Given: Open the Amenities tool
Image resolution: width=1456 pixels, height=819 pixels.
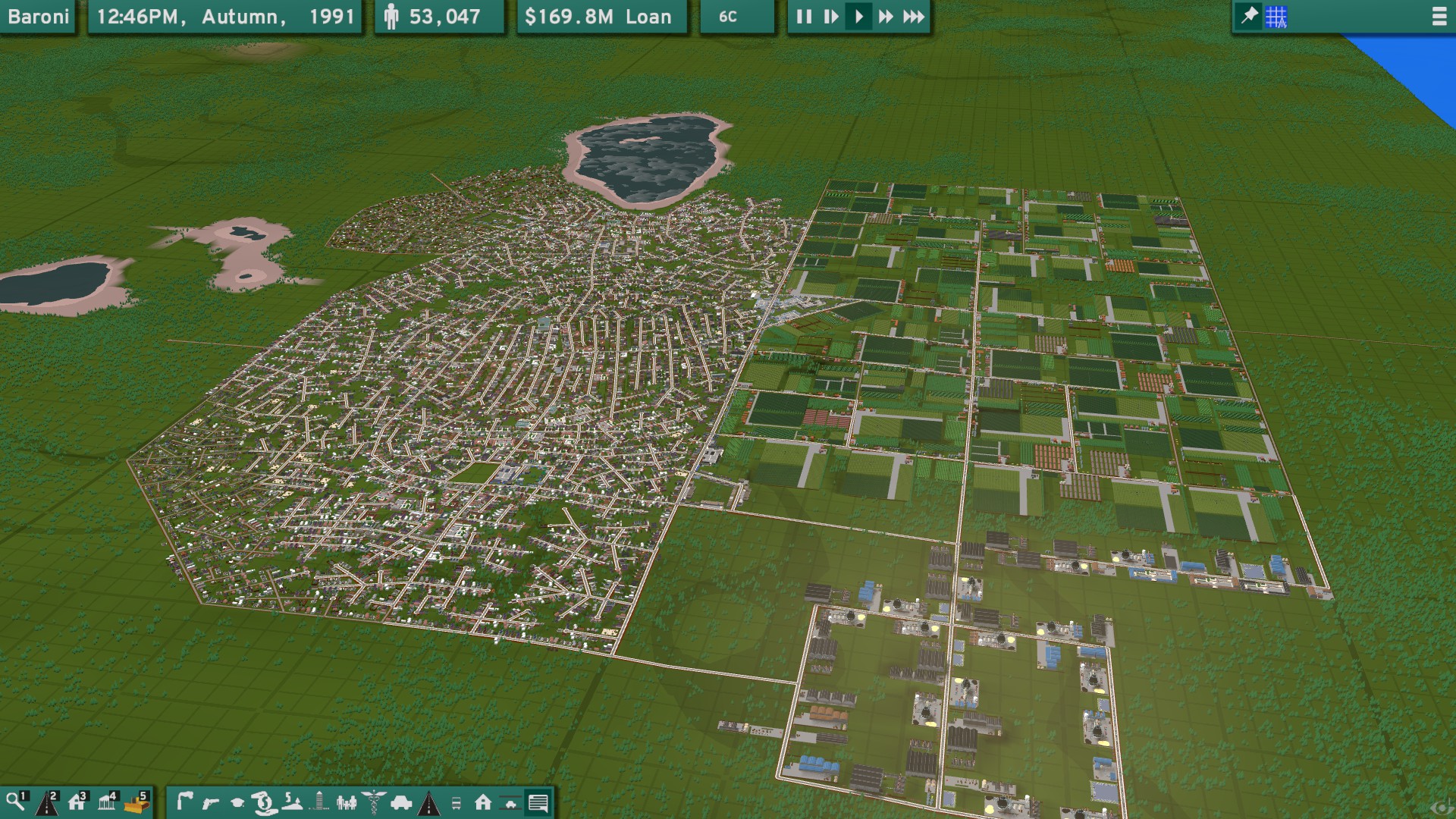Looking at the screenshot, I should [105, 802].
